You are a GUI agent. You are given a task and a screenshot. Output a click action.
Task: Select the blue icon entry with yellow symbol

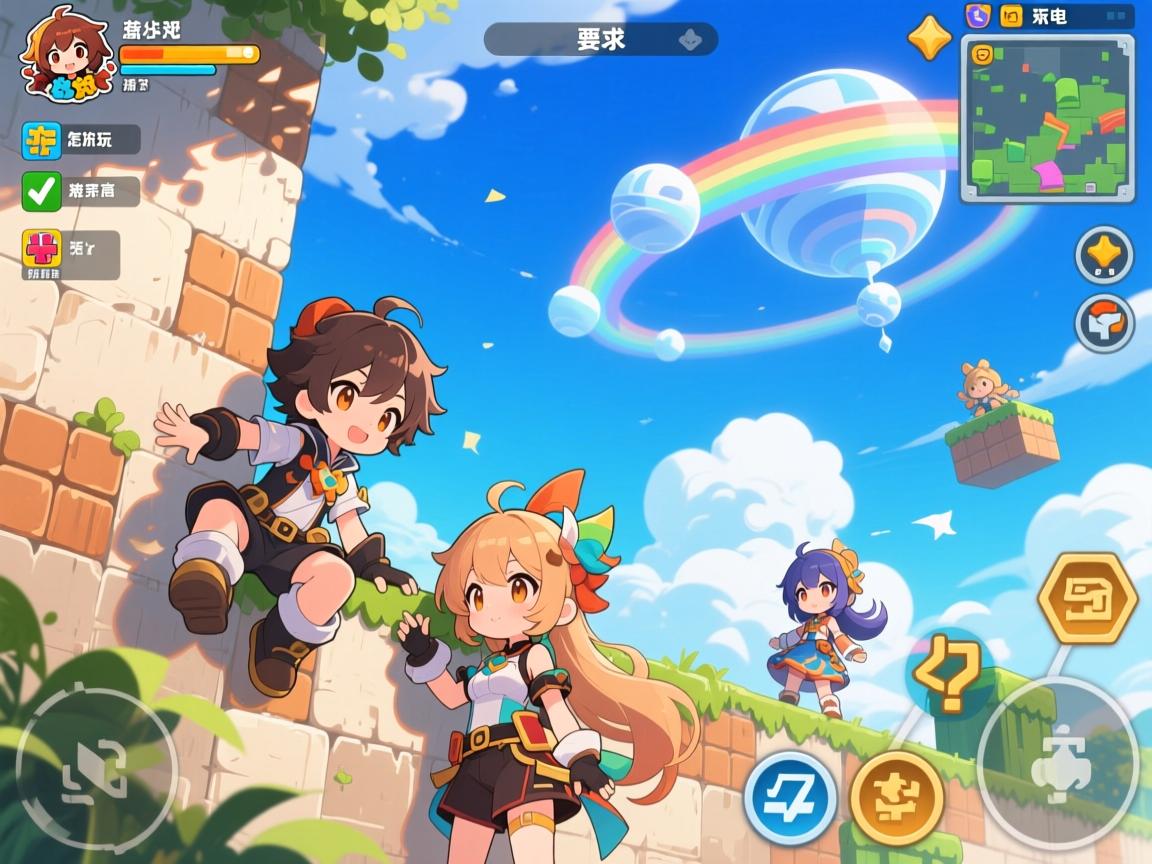(41, 140)
